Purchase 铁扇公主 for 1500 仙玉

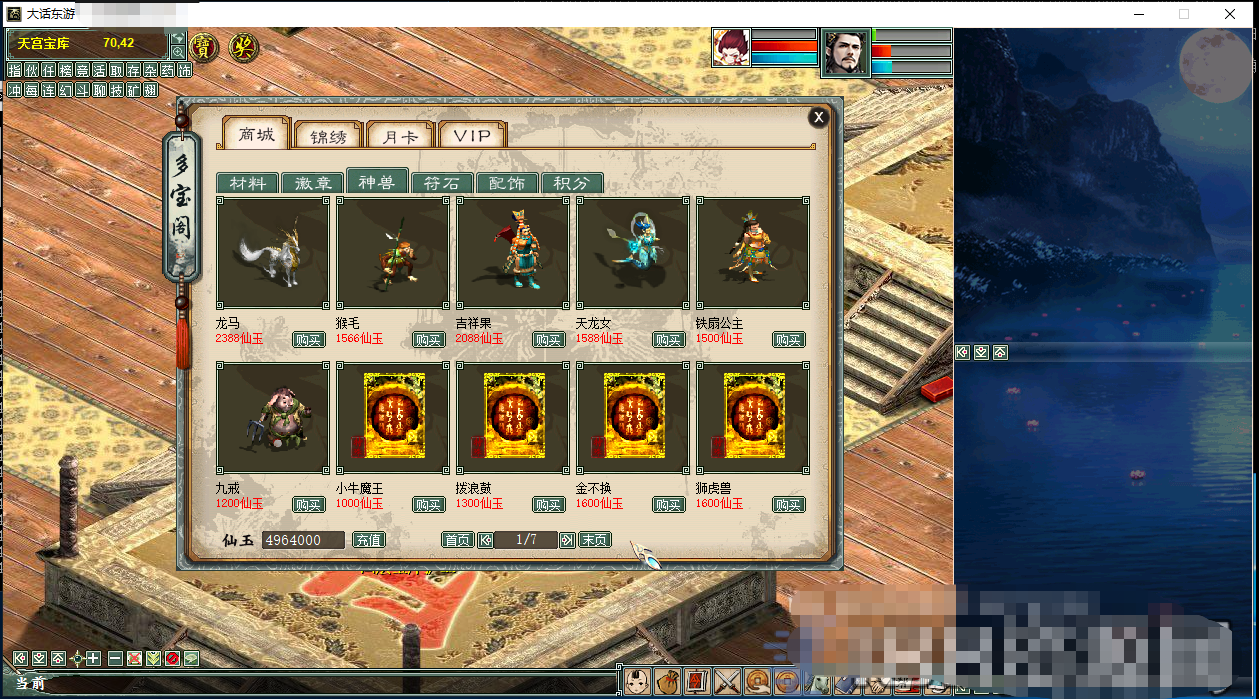pyautogui.click(x=788, y=340)
